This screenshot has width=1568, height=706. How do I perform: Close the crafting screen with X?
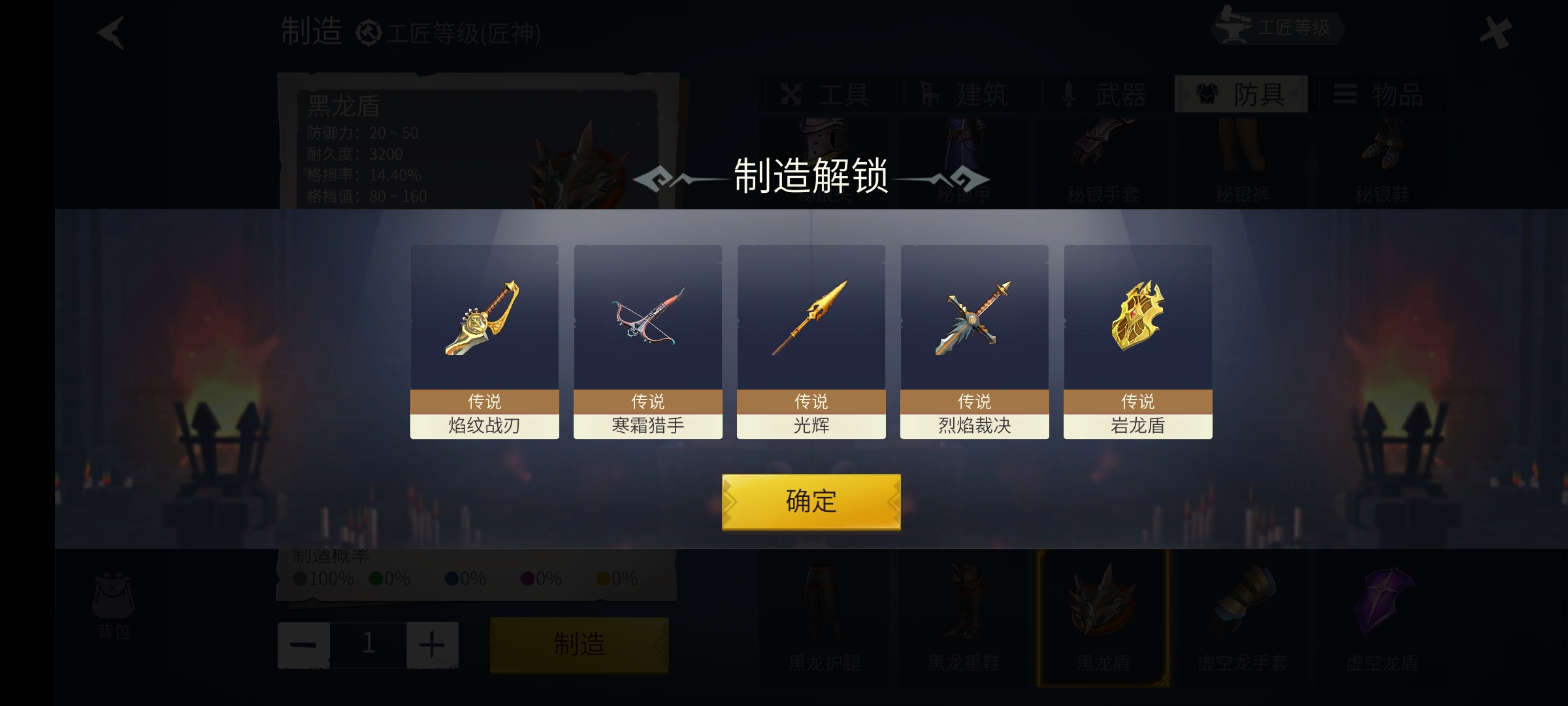point(1495,33)
